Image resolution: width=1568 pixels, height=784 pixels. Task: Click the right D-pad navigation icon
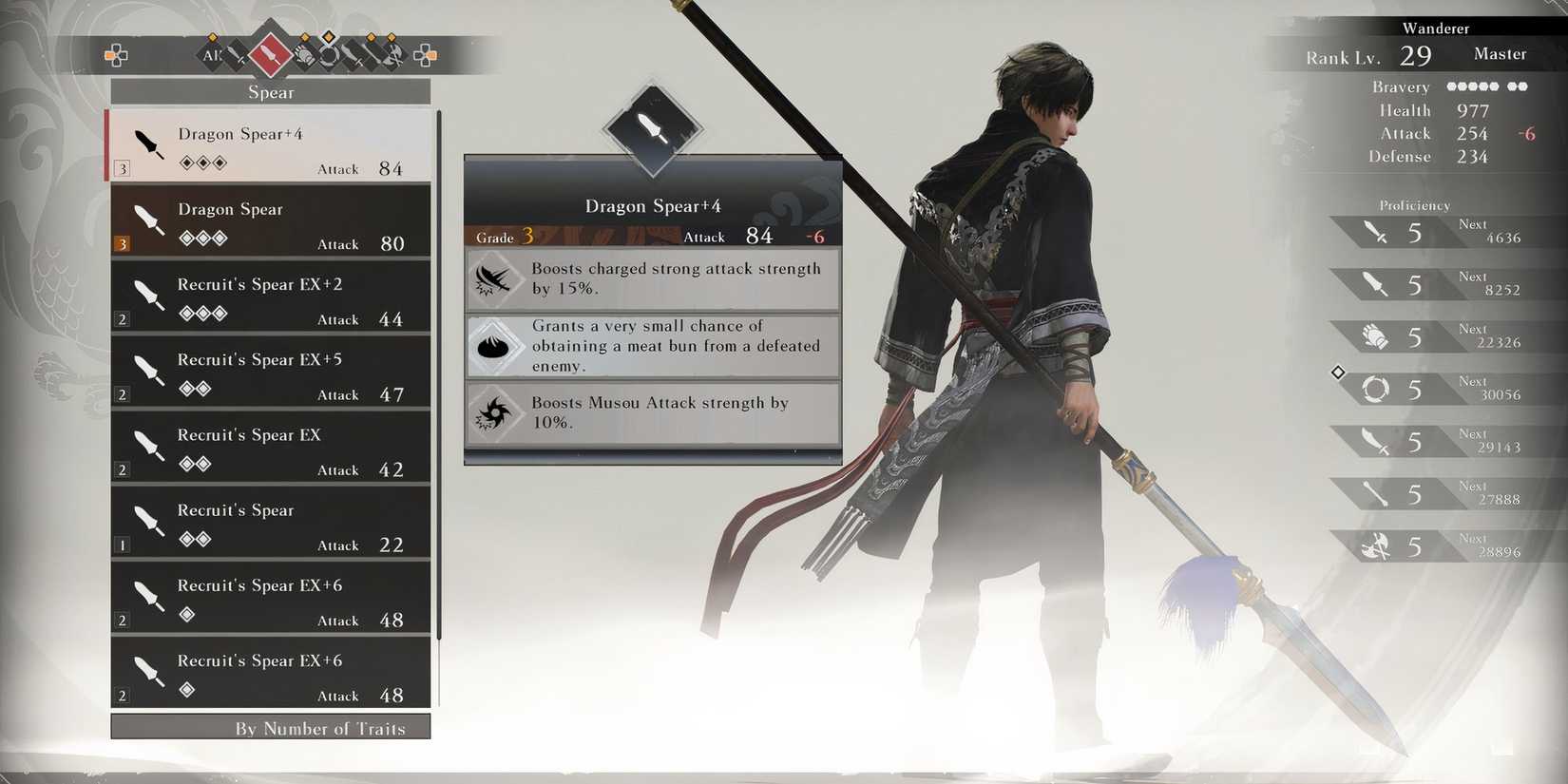426,55
